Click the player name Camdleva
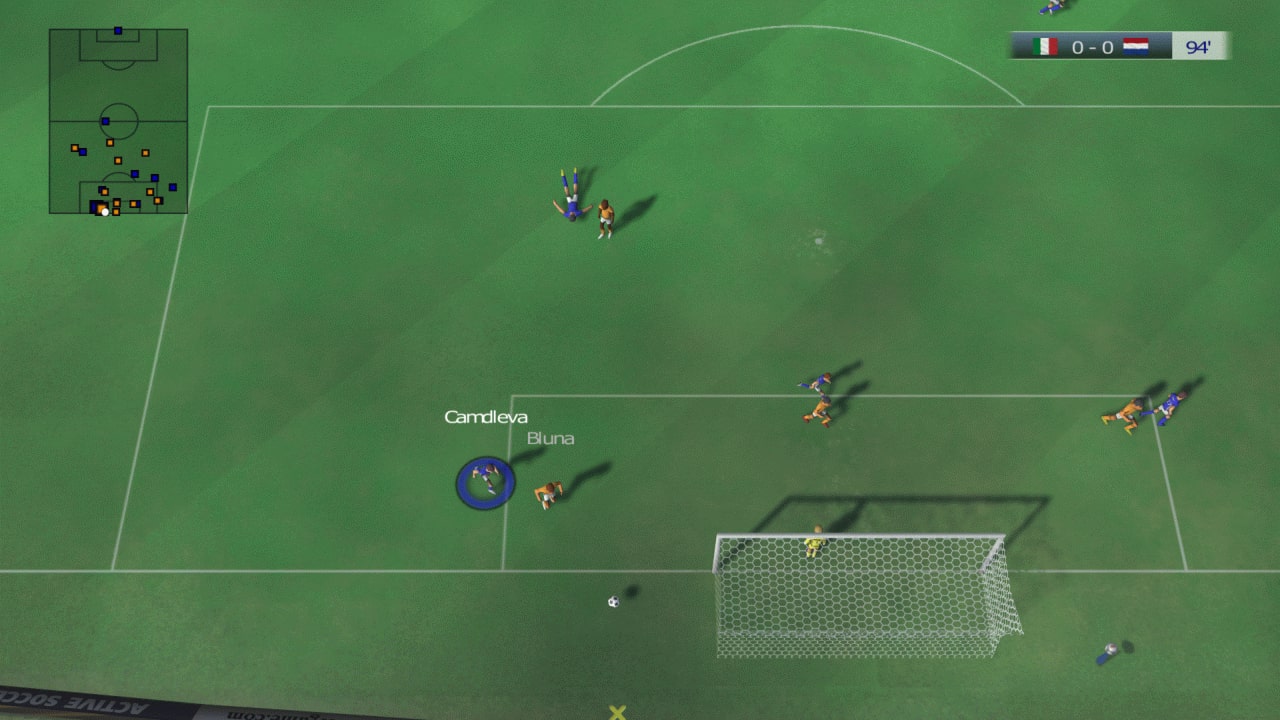Screen dimensions: 1280x720 click(486, 417)
